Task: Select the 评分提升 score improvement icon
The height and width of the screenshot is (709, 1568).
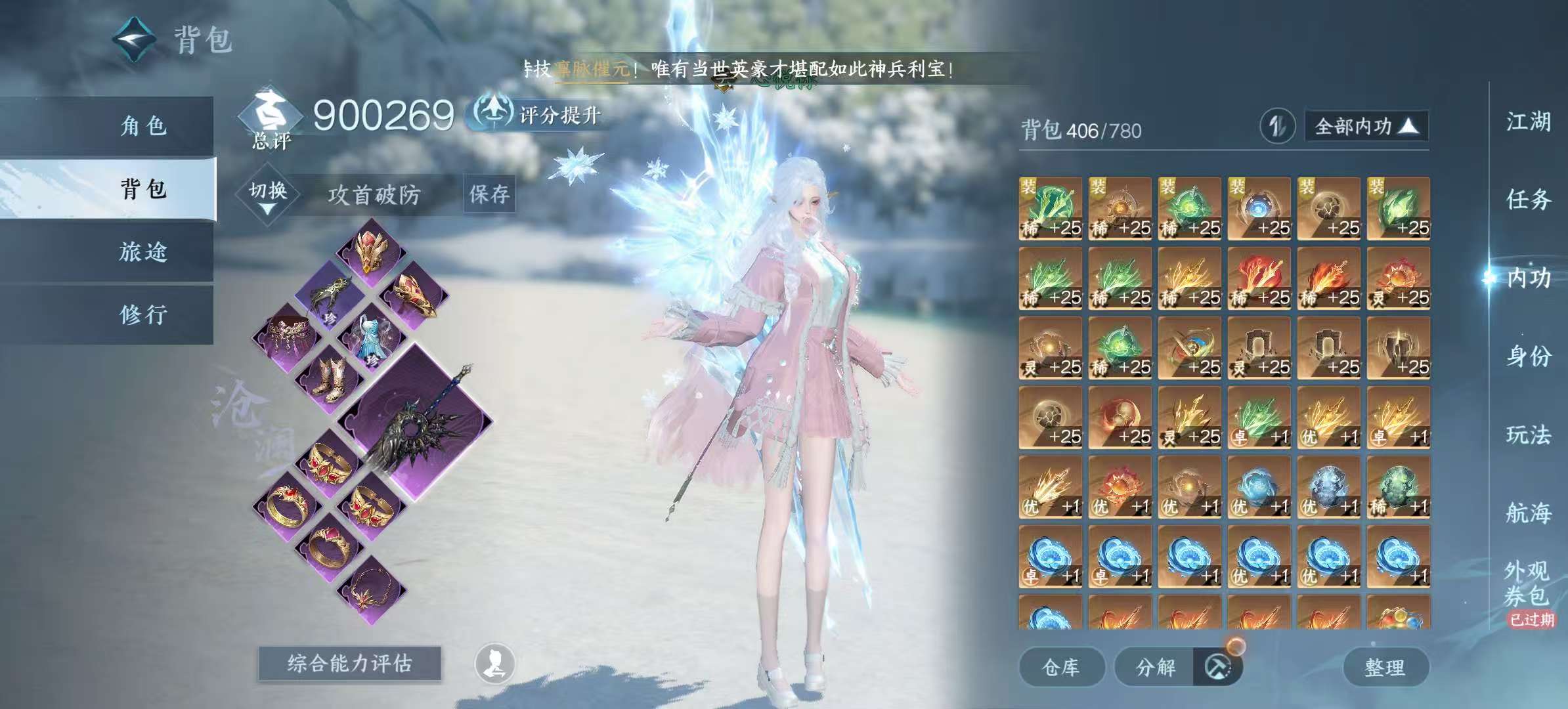Action: click(494, 113)
